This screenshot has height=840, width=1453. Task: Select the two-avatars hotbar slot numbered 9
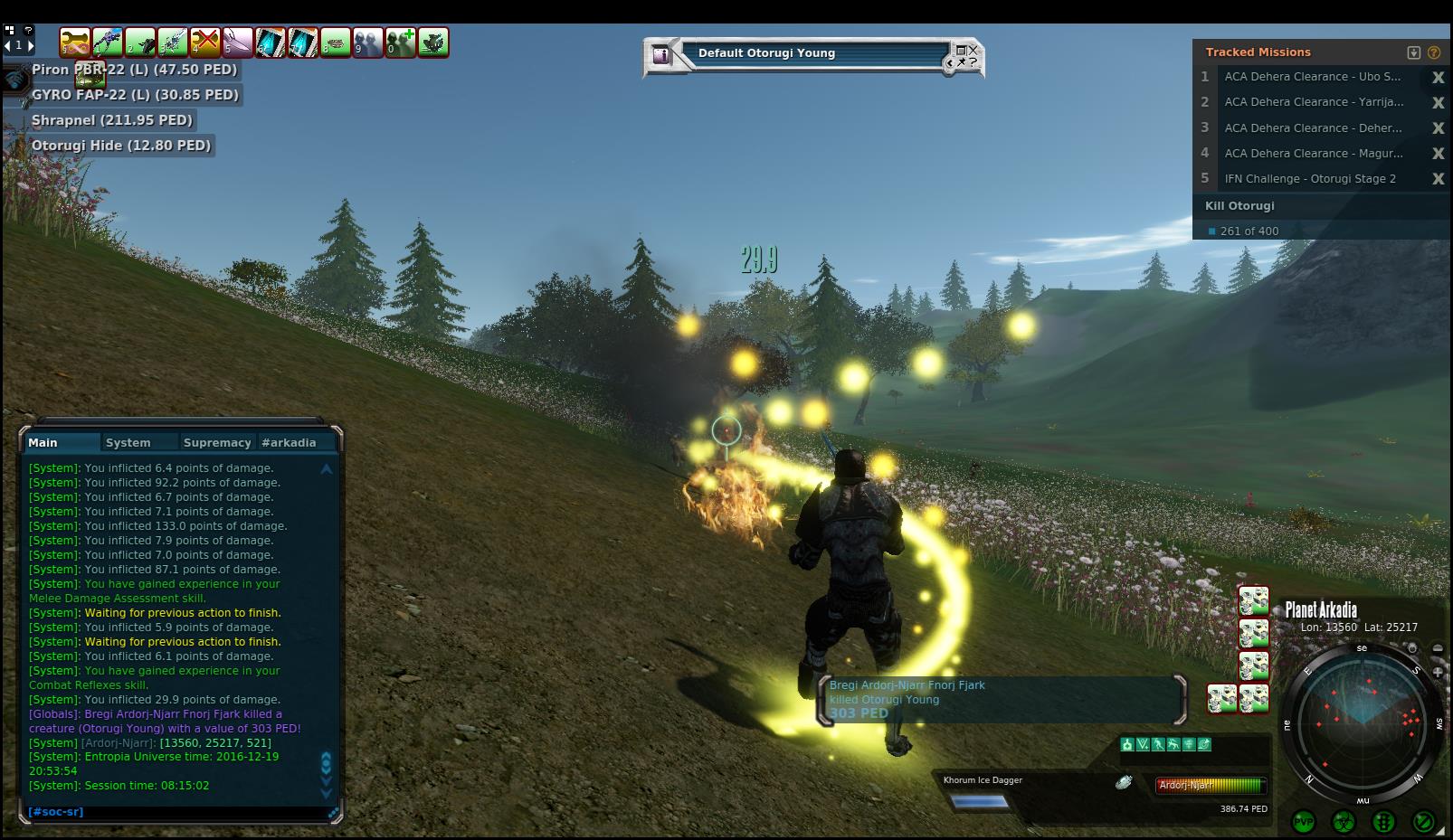[x=368, y=42]
